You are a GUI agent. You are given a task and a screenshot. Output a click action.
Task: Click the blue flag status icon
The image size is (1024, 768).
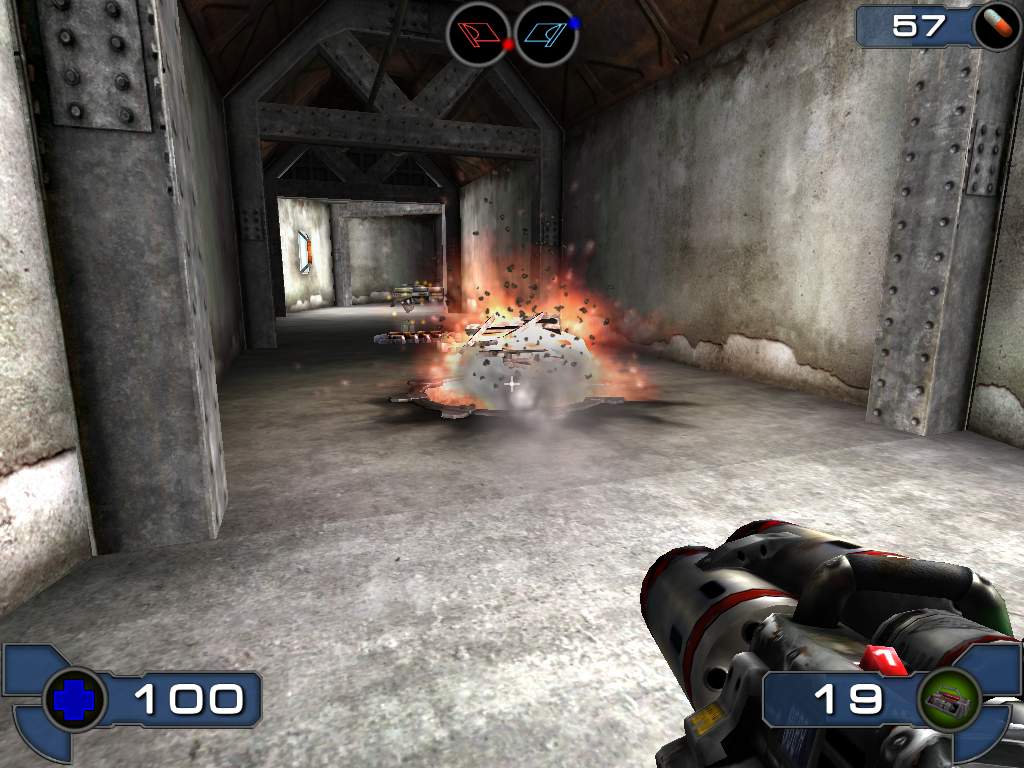546,34
